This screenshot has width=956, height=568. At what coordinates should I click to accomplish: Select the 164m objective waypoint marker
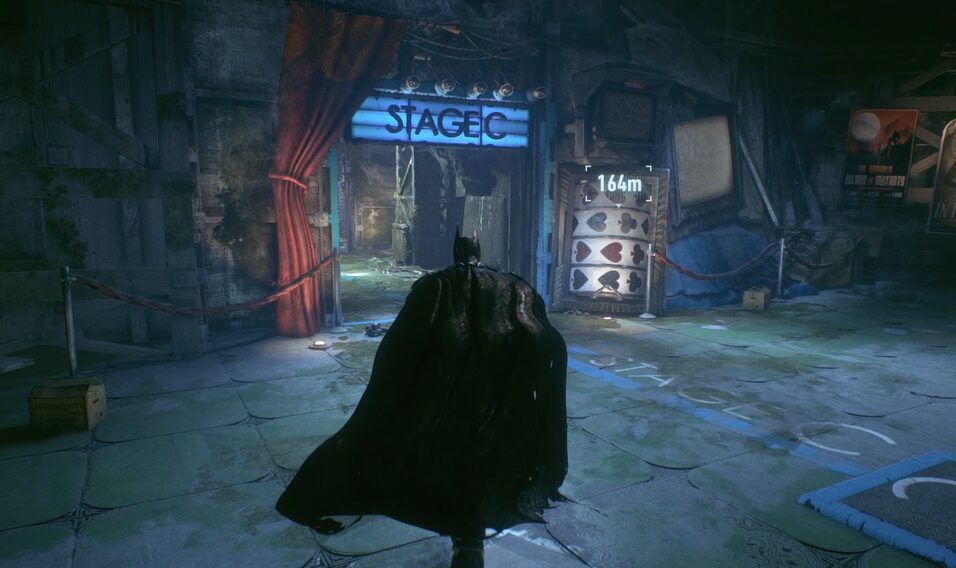(619, 183)
